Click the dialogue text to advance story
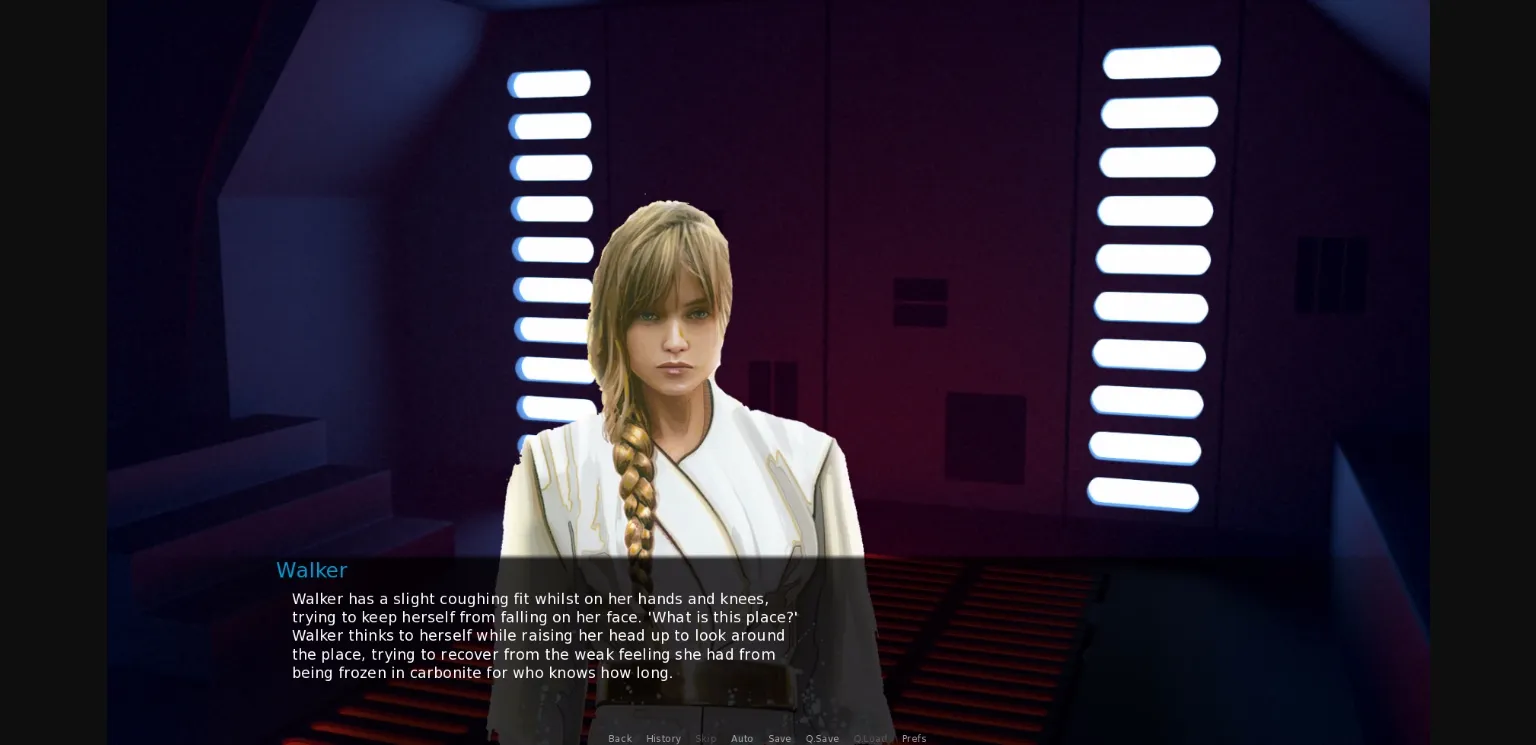The width and height of the screenshot is (1536, 745). (x=545, y=635)
